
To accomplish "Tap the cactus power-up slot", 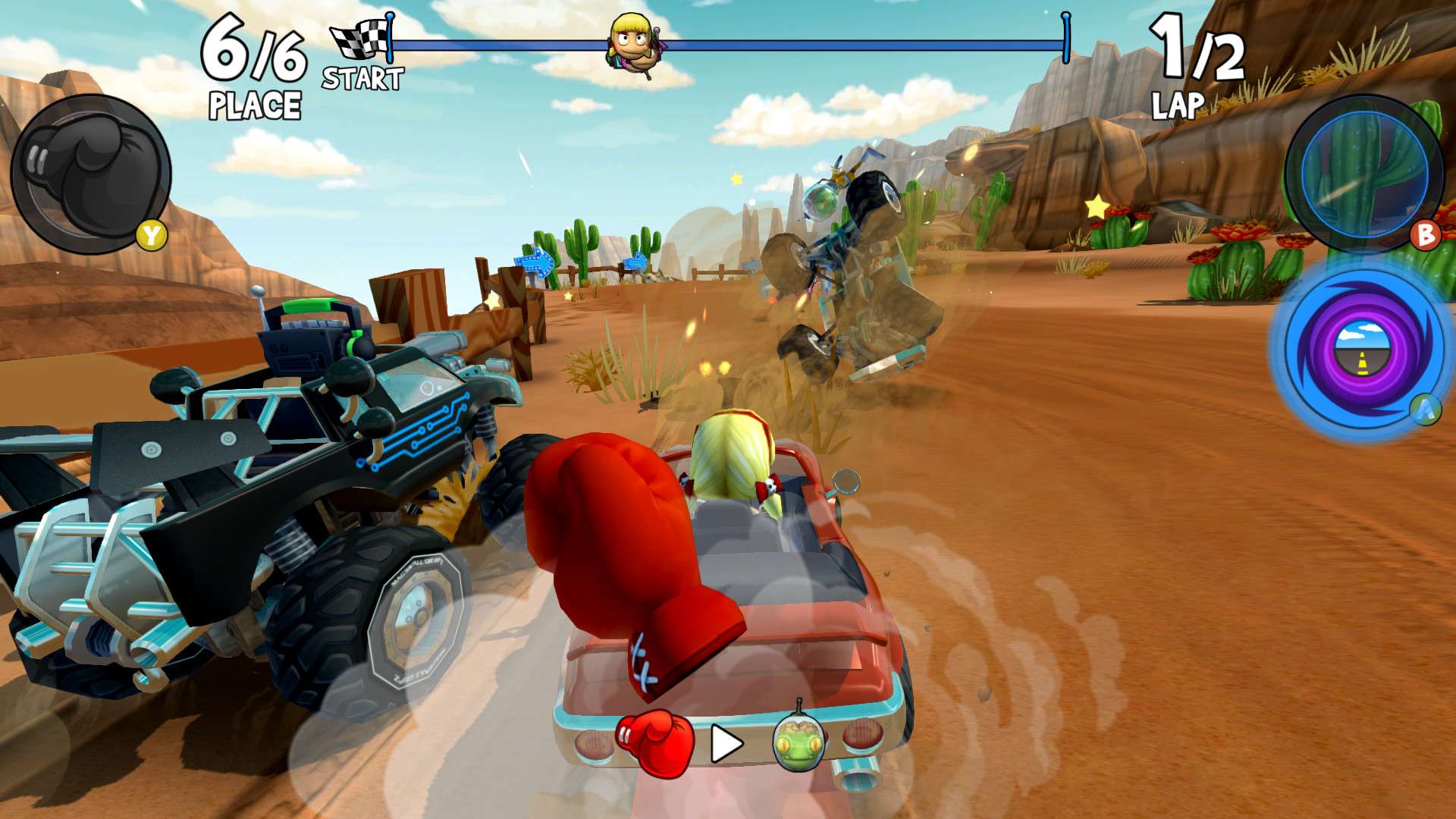I will tap(1363, 173).
